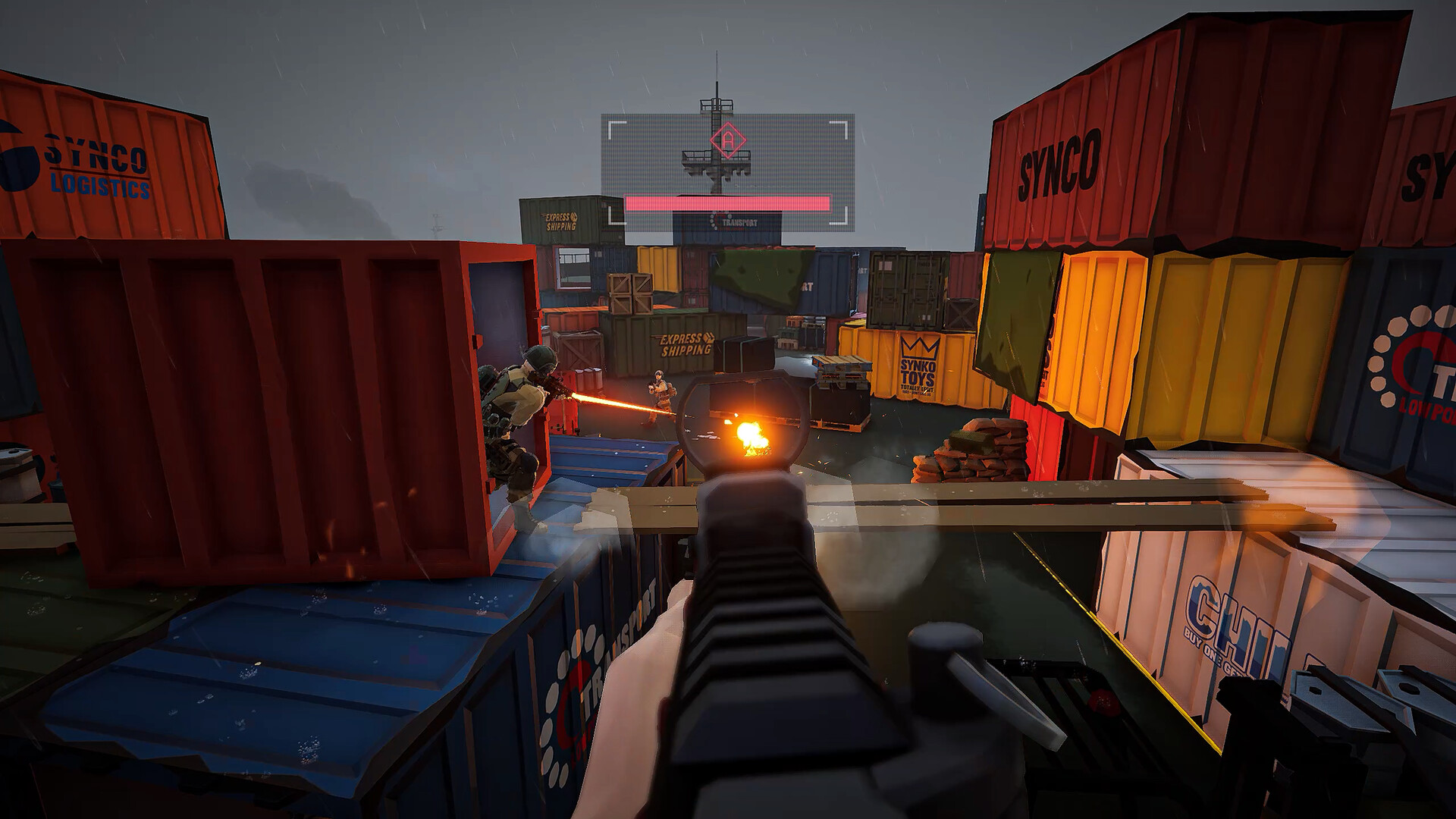Click the orange muzzle flash effect

click(752, 438)
